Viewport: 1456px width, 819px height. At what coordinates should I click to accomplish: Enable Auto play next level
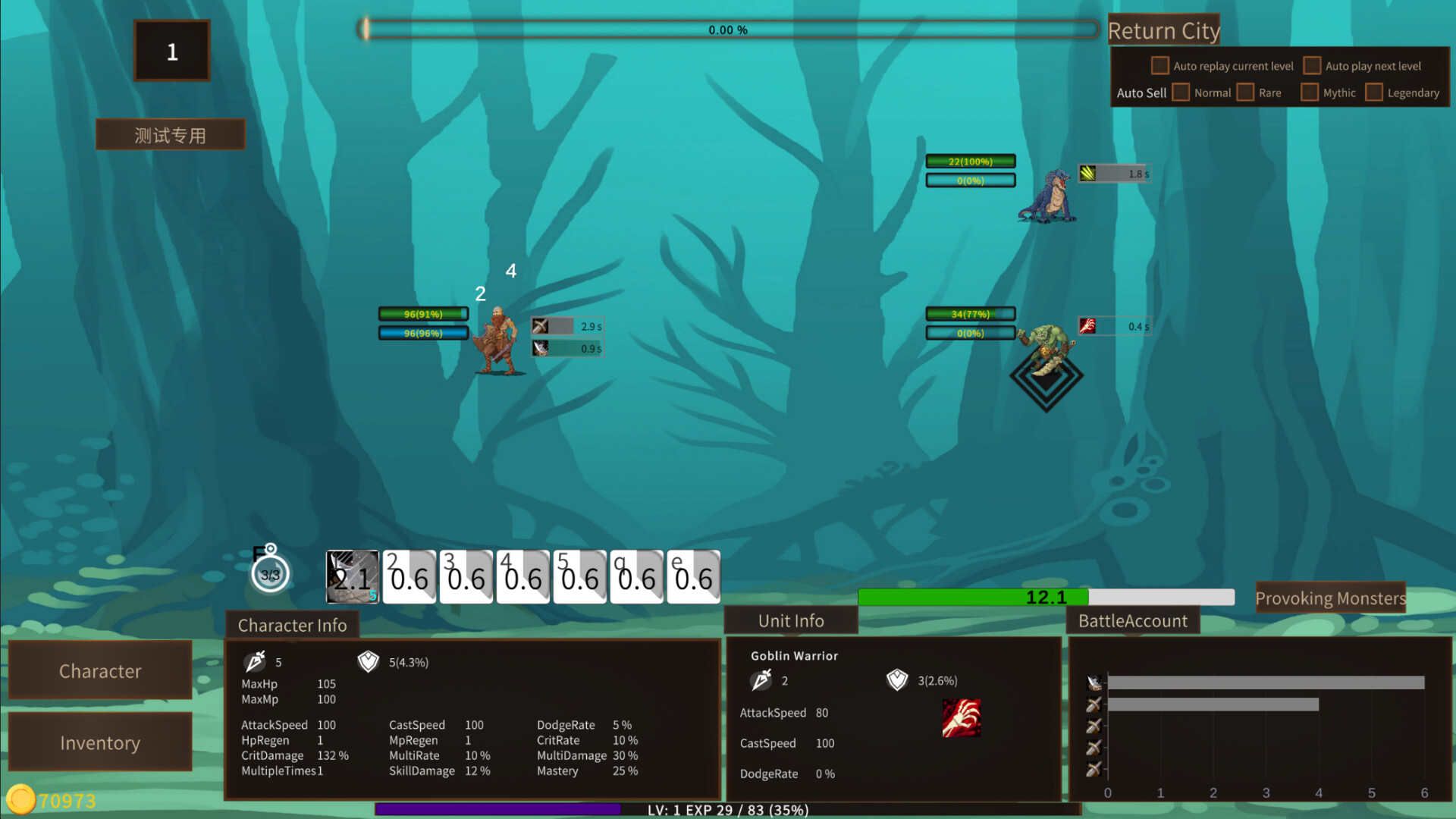(1312, 65)
